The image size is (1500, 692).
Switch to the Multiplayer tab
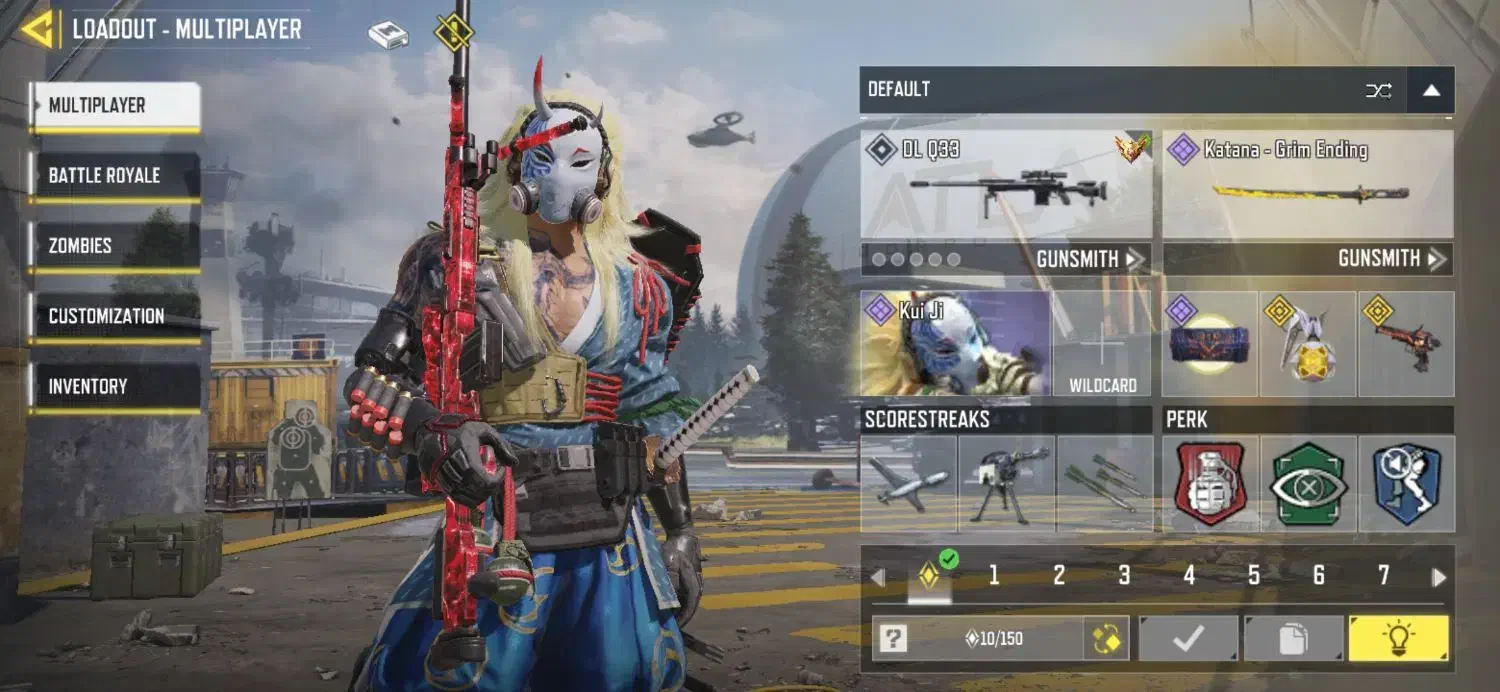coord(115,106)
